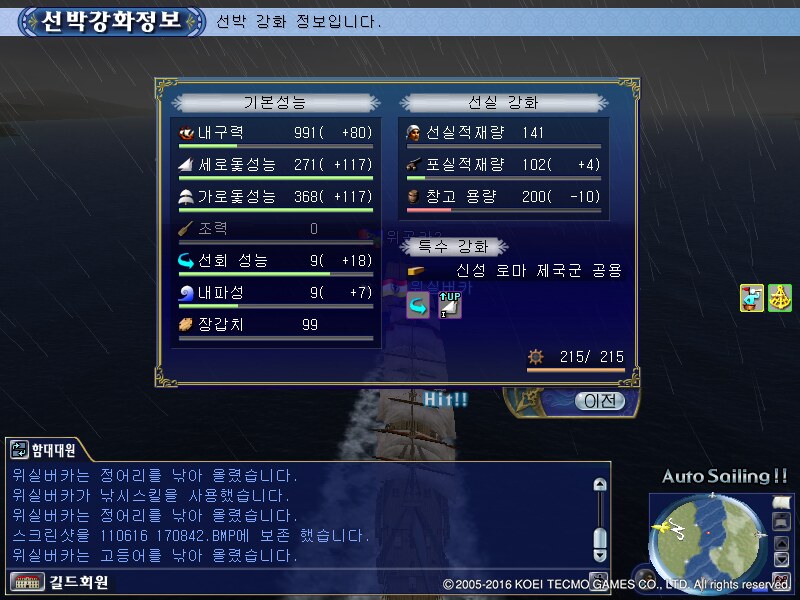Screen dimensions: 800x600
Task: Activate the sextant surveying skill icon
Action: coord(780,298)
